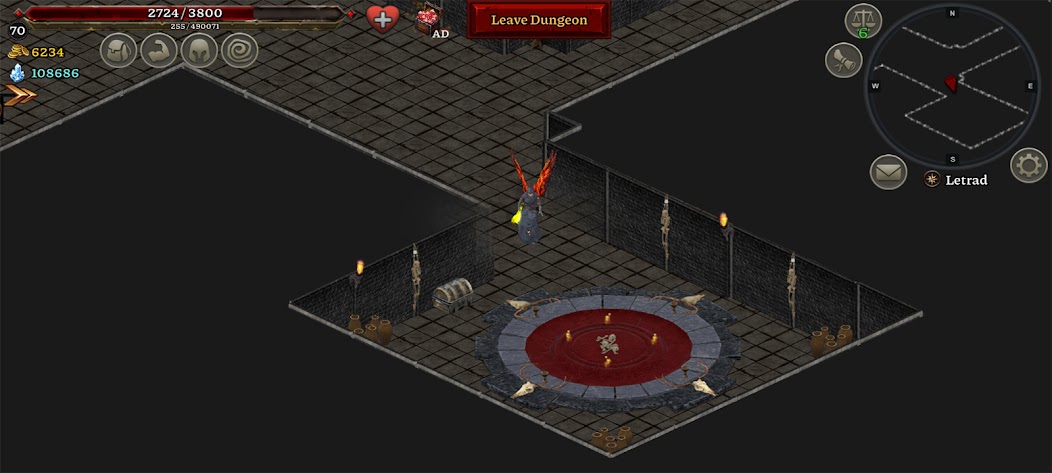Open the scroll quest log
This screenshot has width=1052, height=473.
843,61
